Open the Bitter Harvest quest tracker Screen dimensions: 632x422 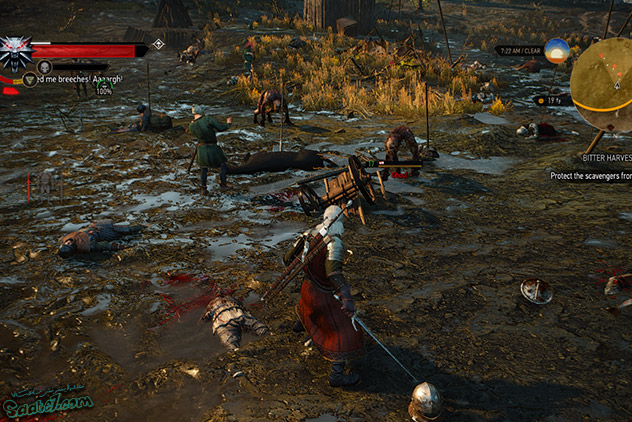(606, 158)
